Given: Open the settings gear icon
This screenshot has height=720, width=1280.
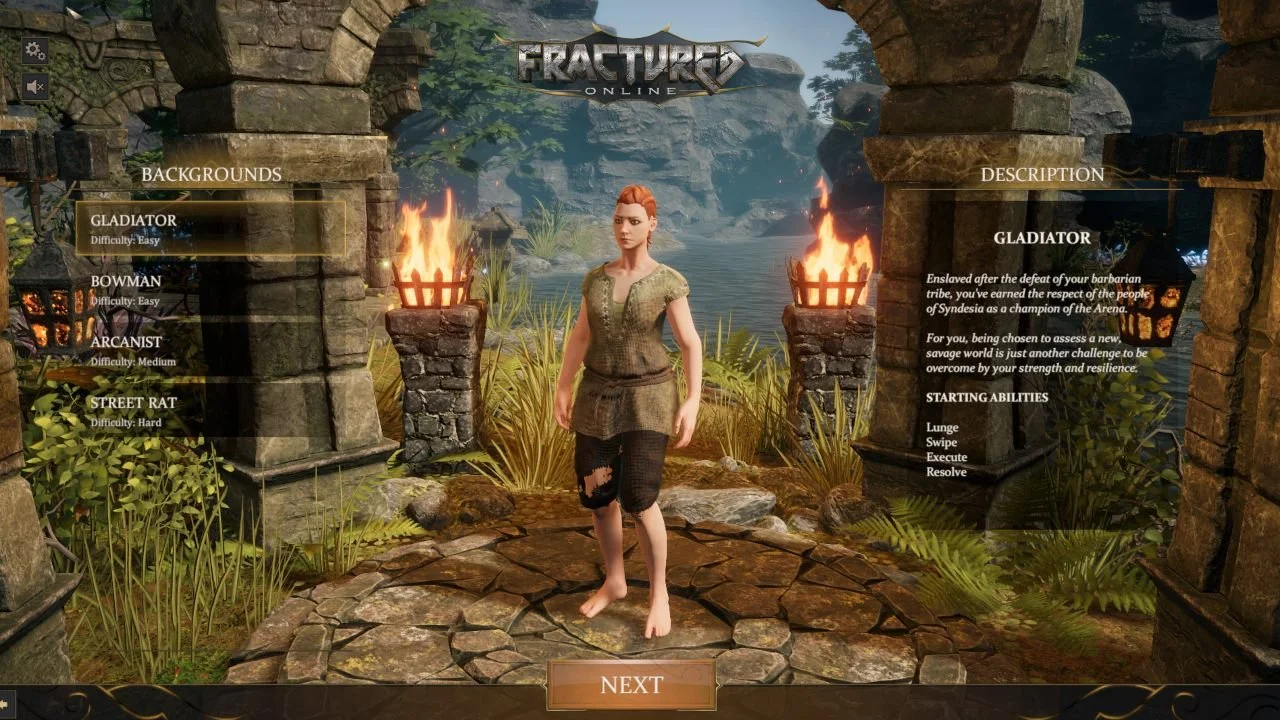Looking at the screenshot, I should point(33,48).
